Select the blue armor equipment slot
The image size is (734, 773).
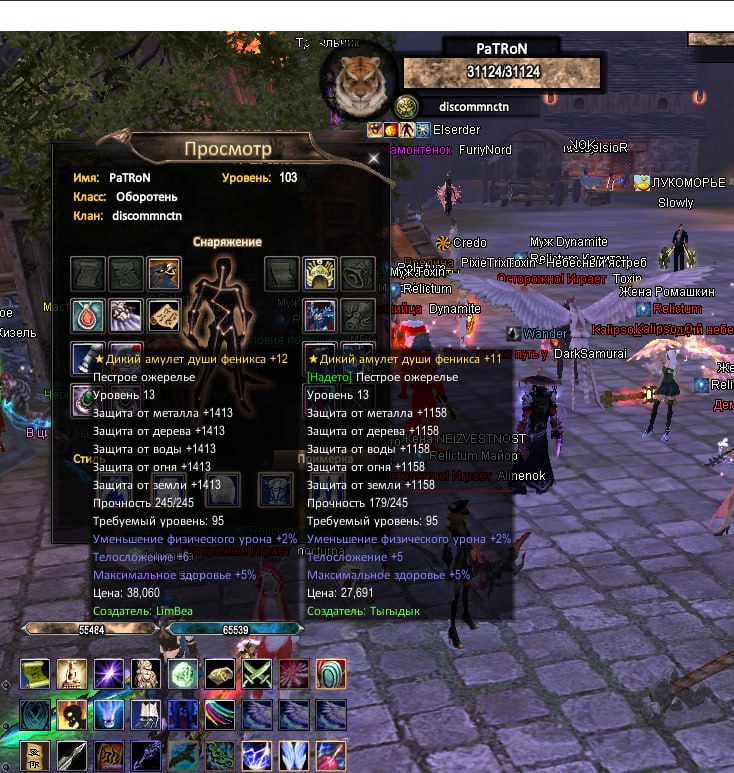point(319,315)
